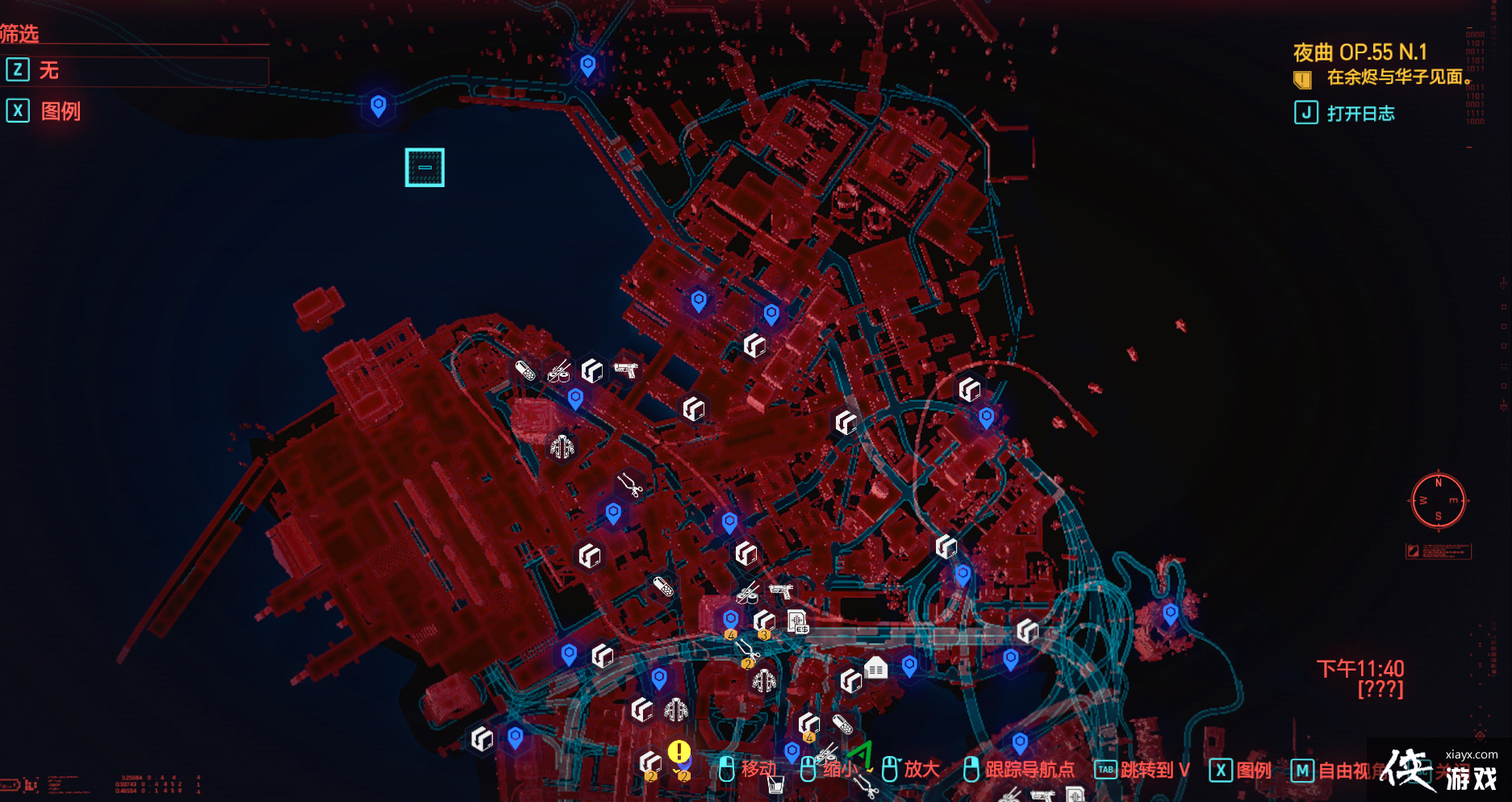
Task: Click the drink glass bar icon at bottom
Action: click(775, 785)
